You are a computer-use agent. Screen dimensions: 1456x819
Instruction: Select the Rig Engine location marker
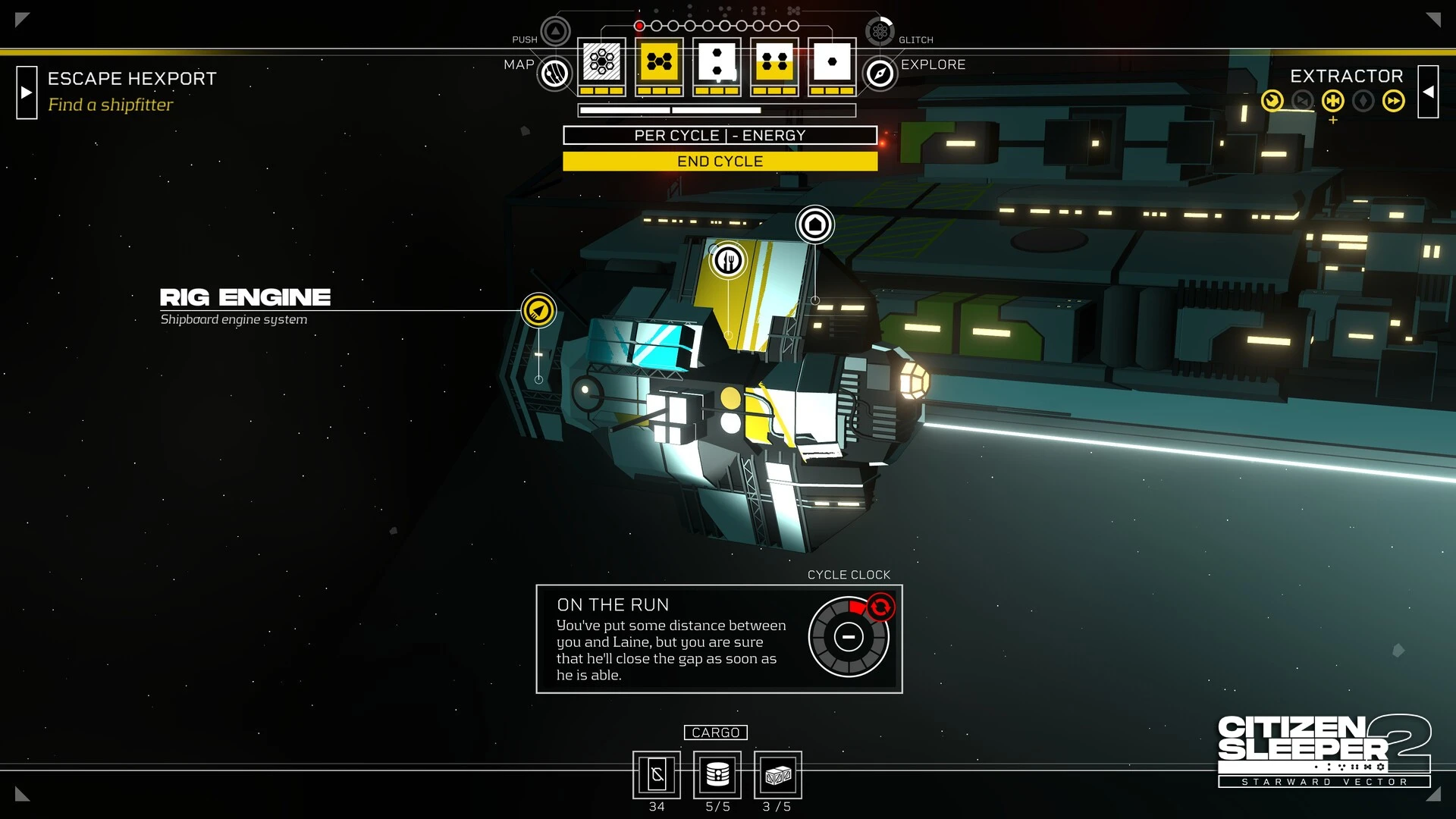[538, 310]
